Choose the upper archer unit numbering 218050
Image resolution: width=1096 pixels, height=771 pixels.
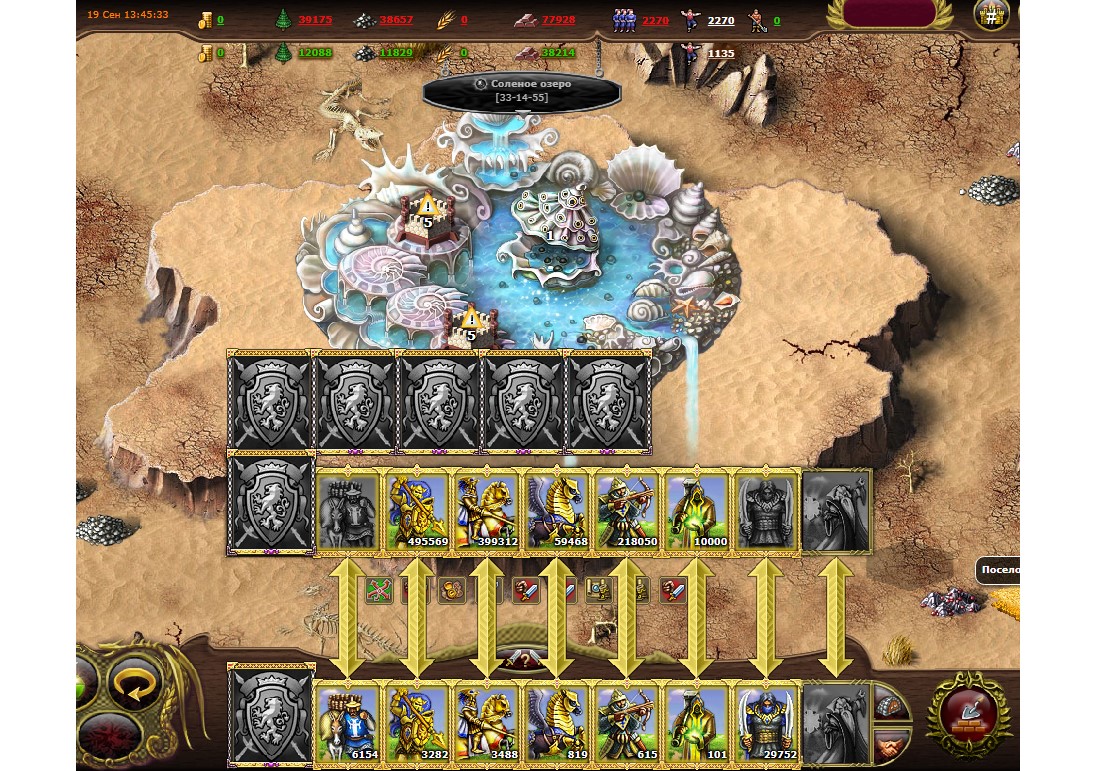click(626, 512)
